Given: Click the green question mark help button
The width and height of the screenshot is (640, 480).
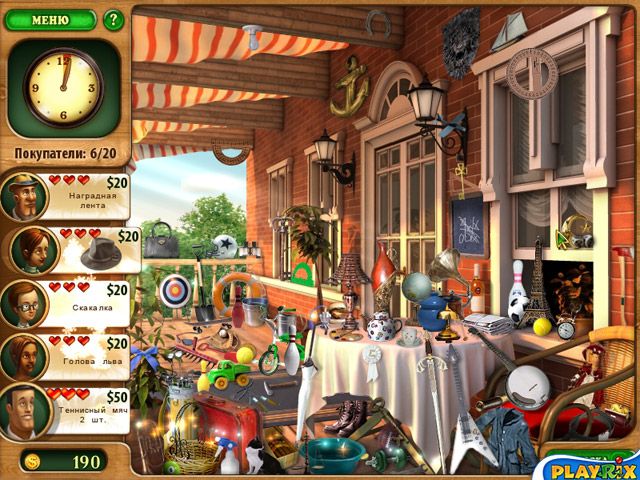Looking at the screenshot, I should [113, 19].
